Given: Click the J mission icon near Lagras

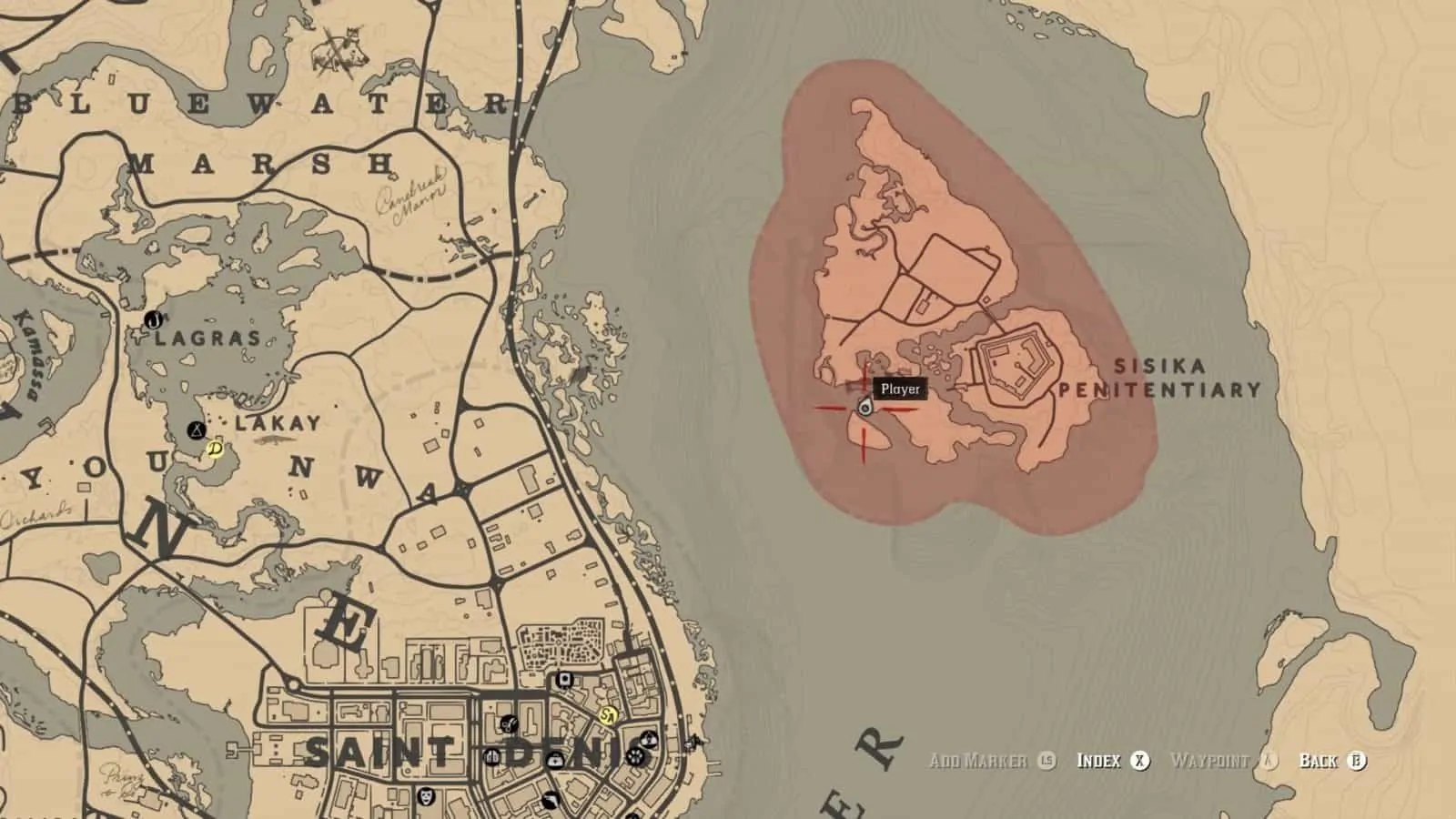Looking at the screenshot, I should (x=154, y=320).
